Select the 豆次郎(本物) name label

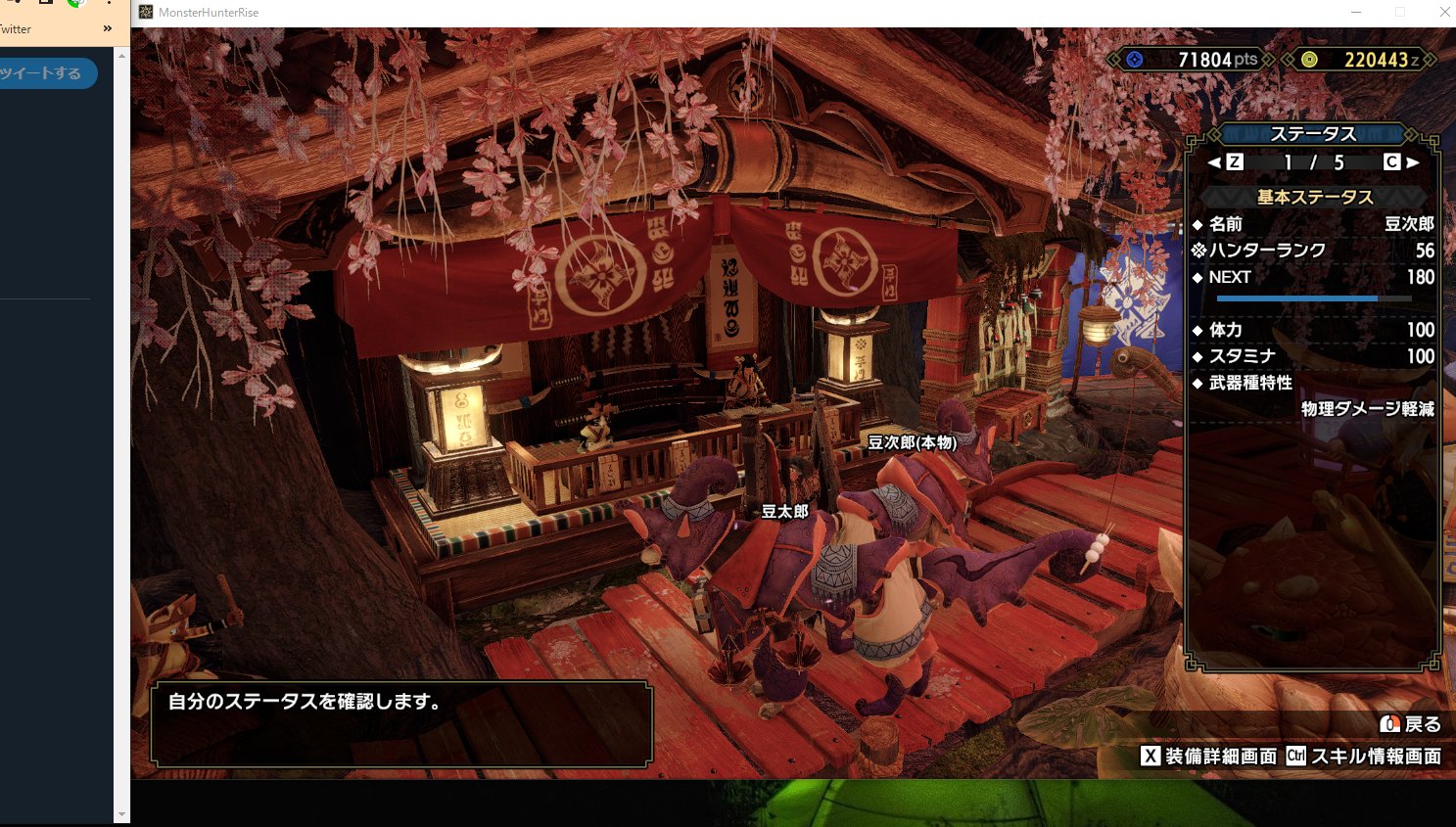coord(912,442)
